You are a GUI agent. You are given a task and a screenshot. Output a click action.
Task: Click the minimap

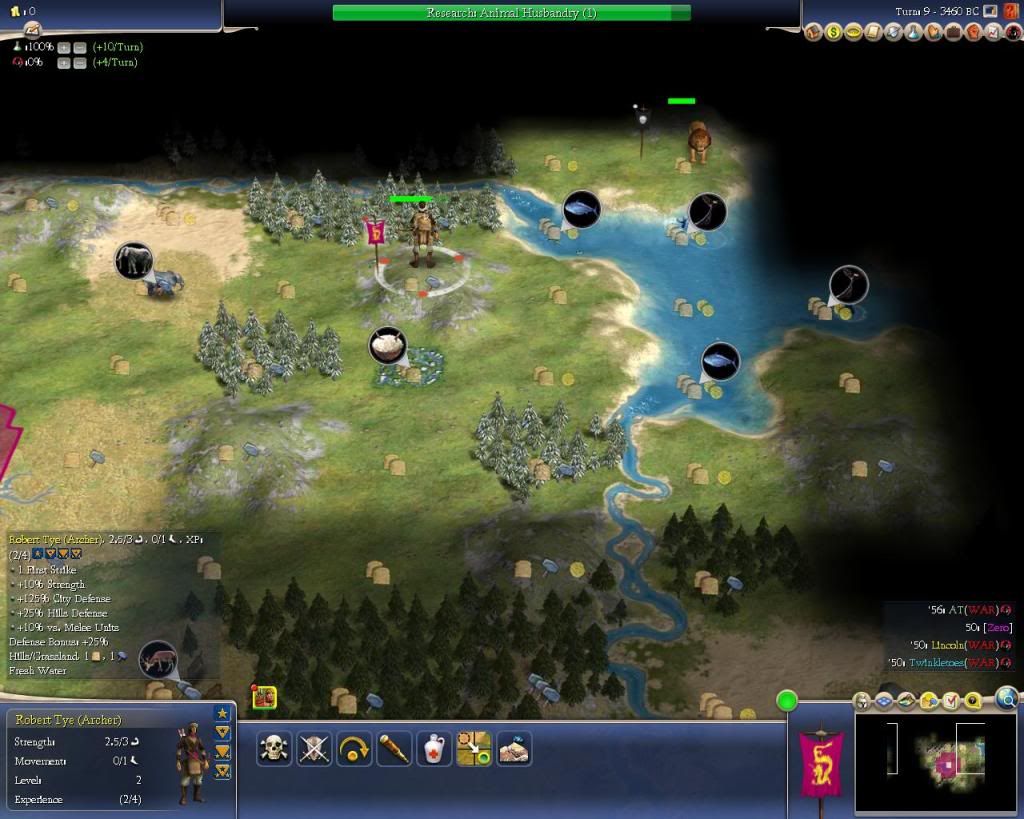(x=935, y=761)
